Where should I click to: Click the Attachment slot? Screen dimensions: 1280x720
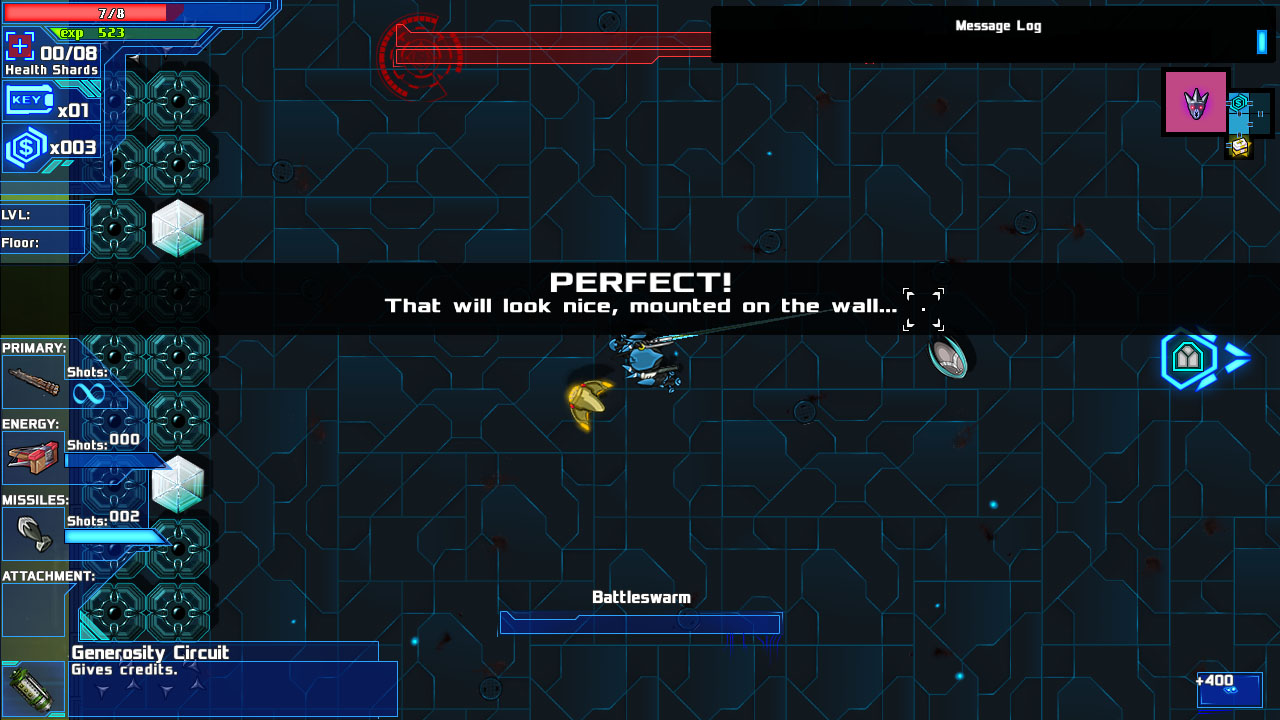[34, 609]
